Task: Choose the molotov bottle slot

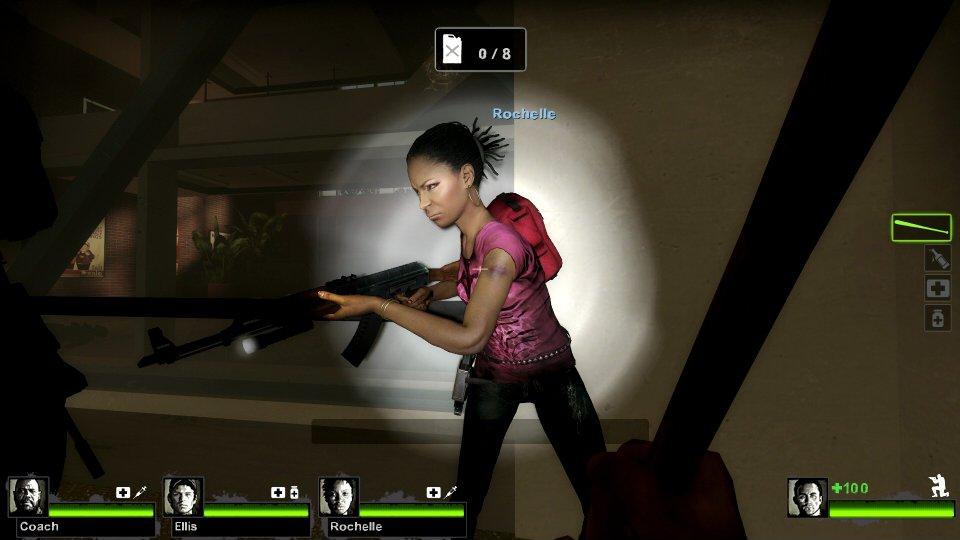Action: click(x=937, y=259)
